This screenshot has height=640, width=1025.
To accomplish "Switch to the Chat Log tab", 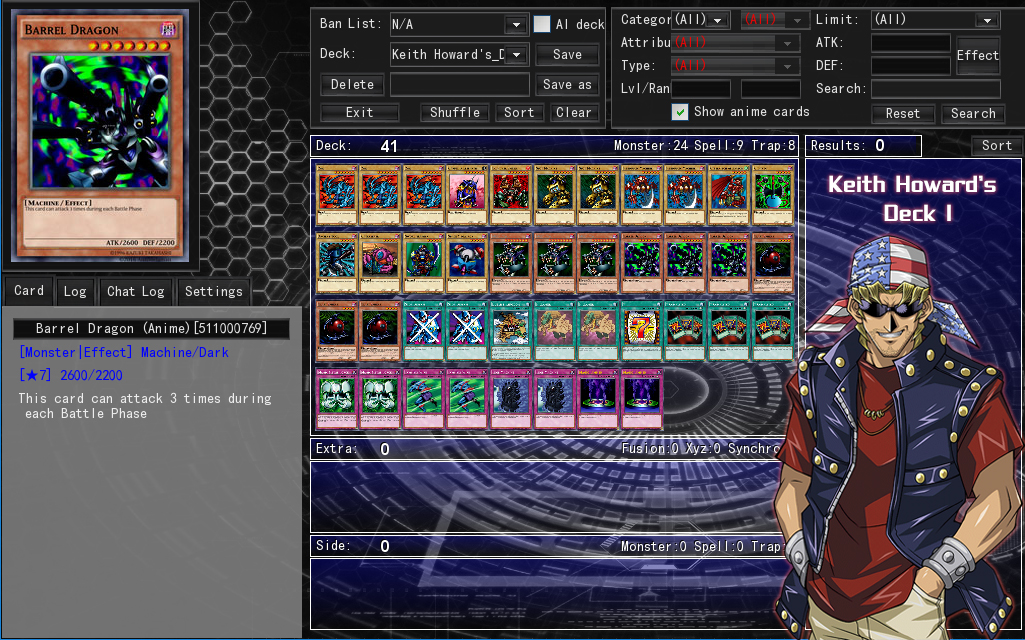I will tap(136, 292).
